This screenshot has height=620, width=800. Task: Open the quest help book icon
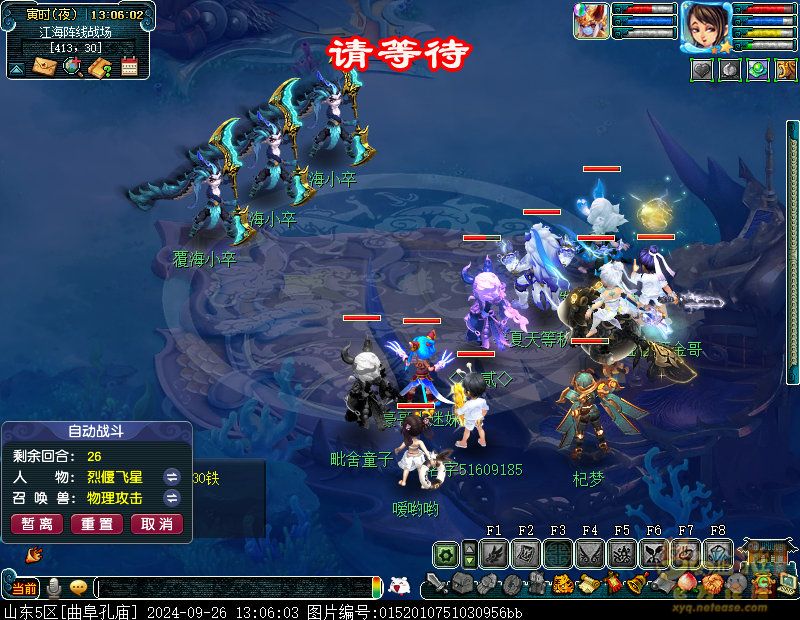point(100,67)
